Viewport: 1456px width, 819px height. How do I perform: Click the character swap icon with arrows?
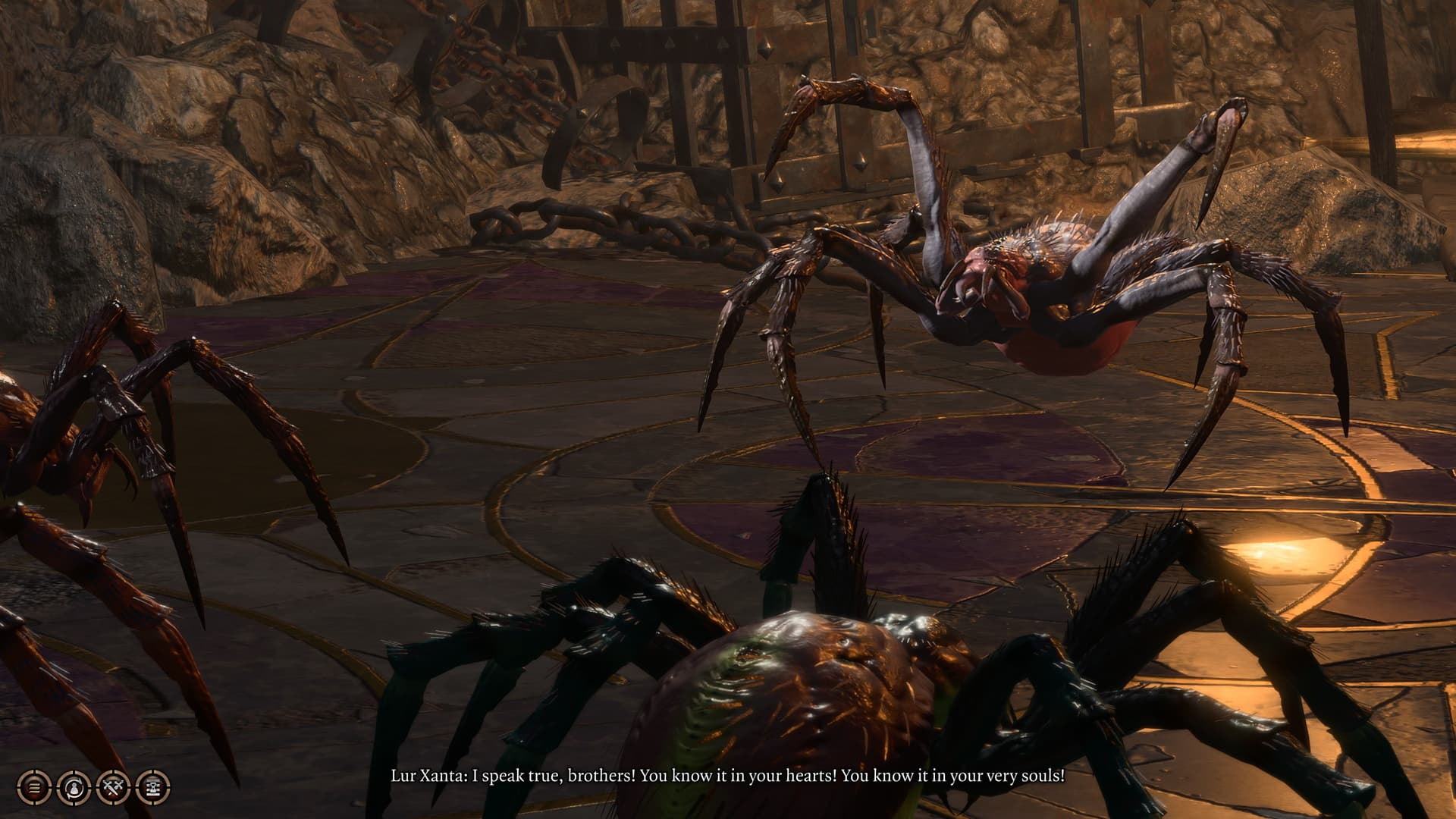point(74,787)
